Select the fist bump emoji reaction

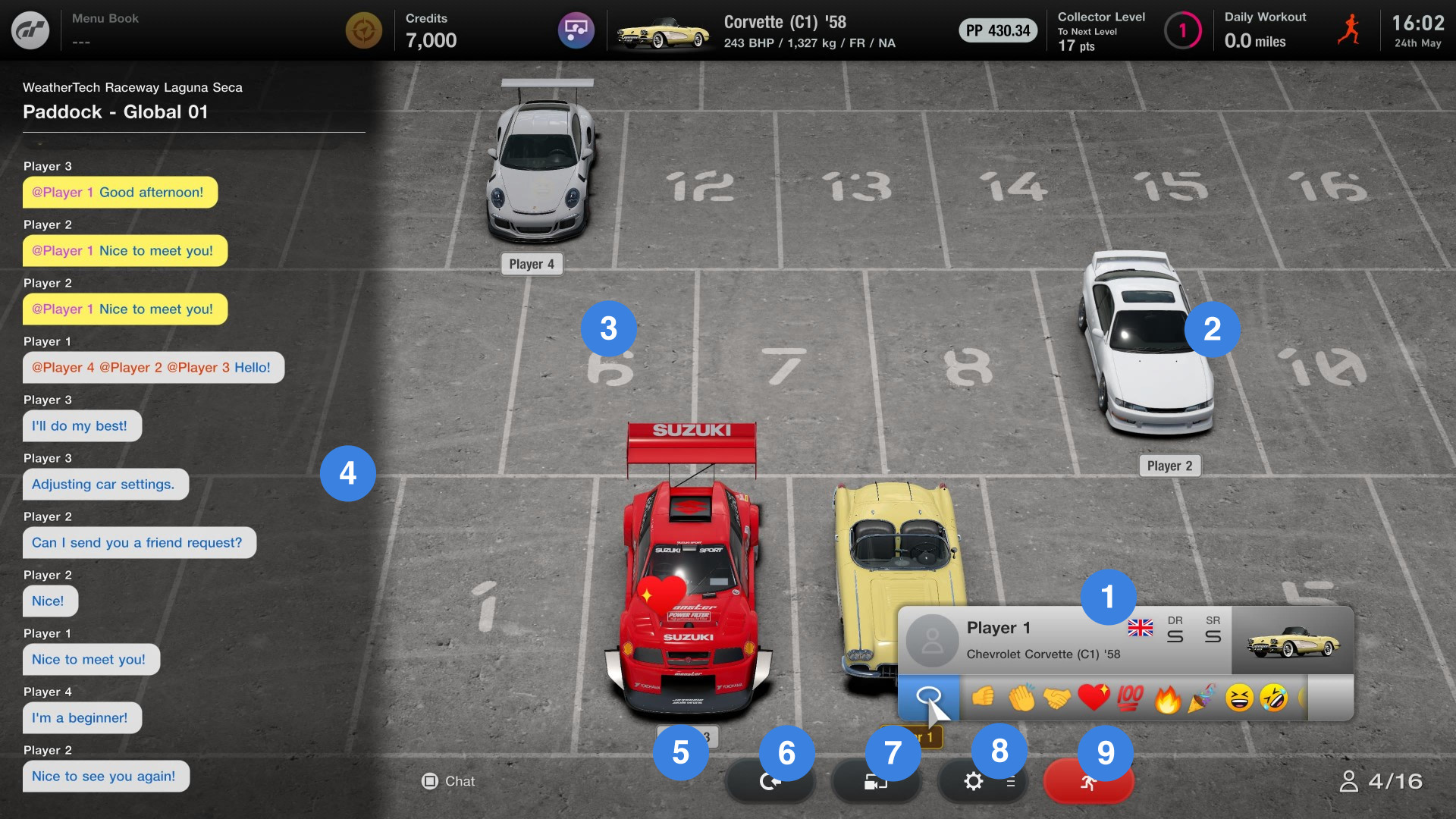(983, 698)
